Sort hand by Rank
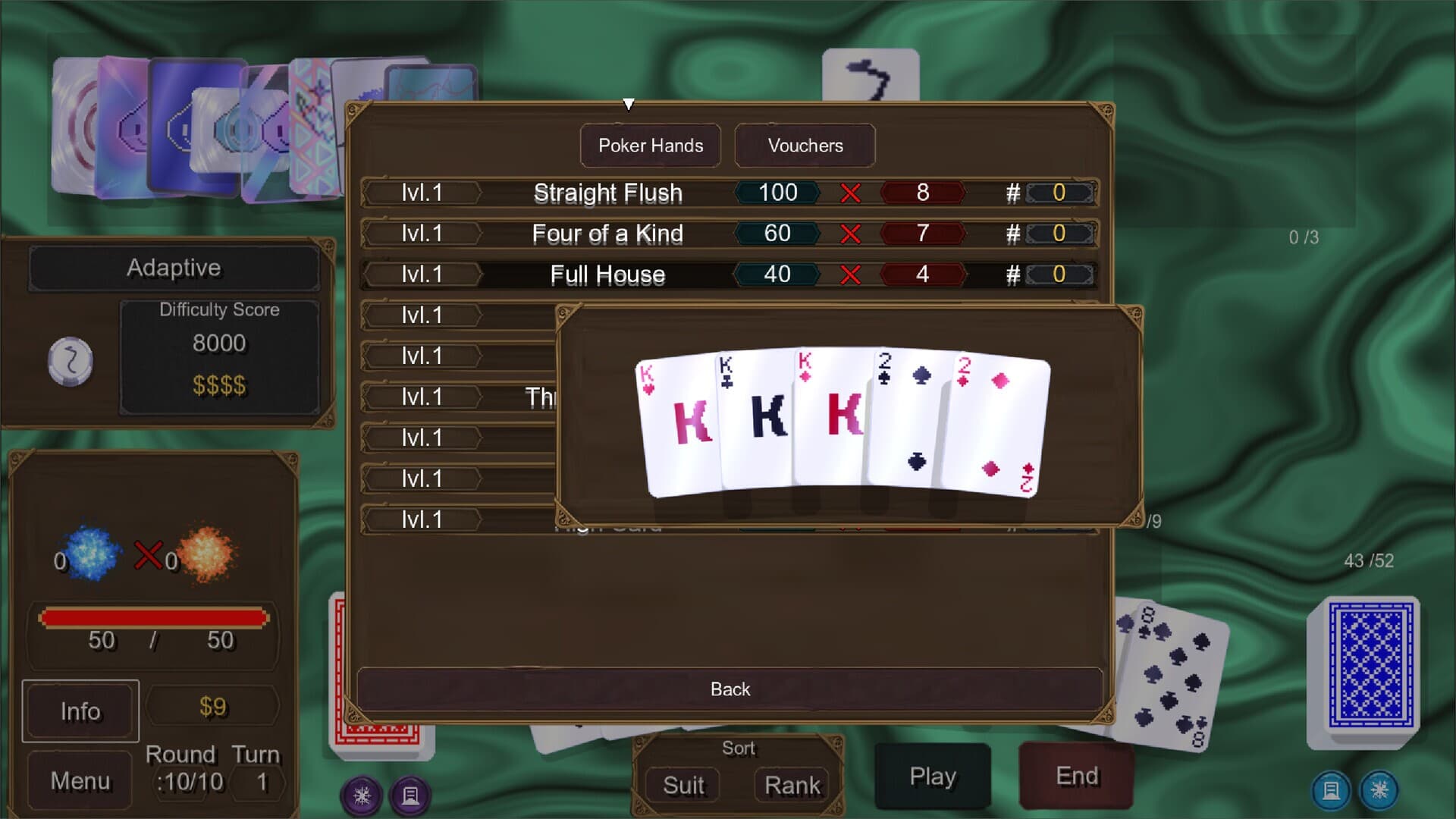 click(792, 786)
